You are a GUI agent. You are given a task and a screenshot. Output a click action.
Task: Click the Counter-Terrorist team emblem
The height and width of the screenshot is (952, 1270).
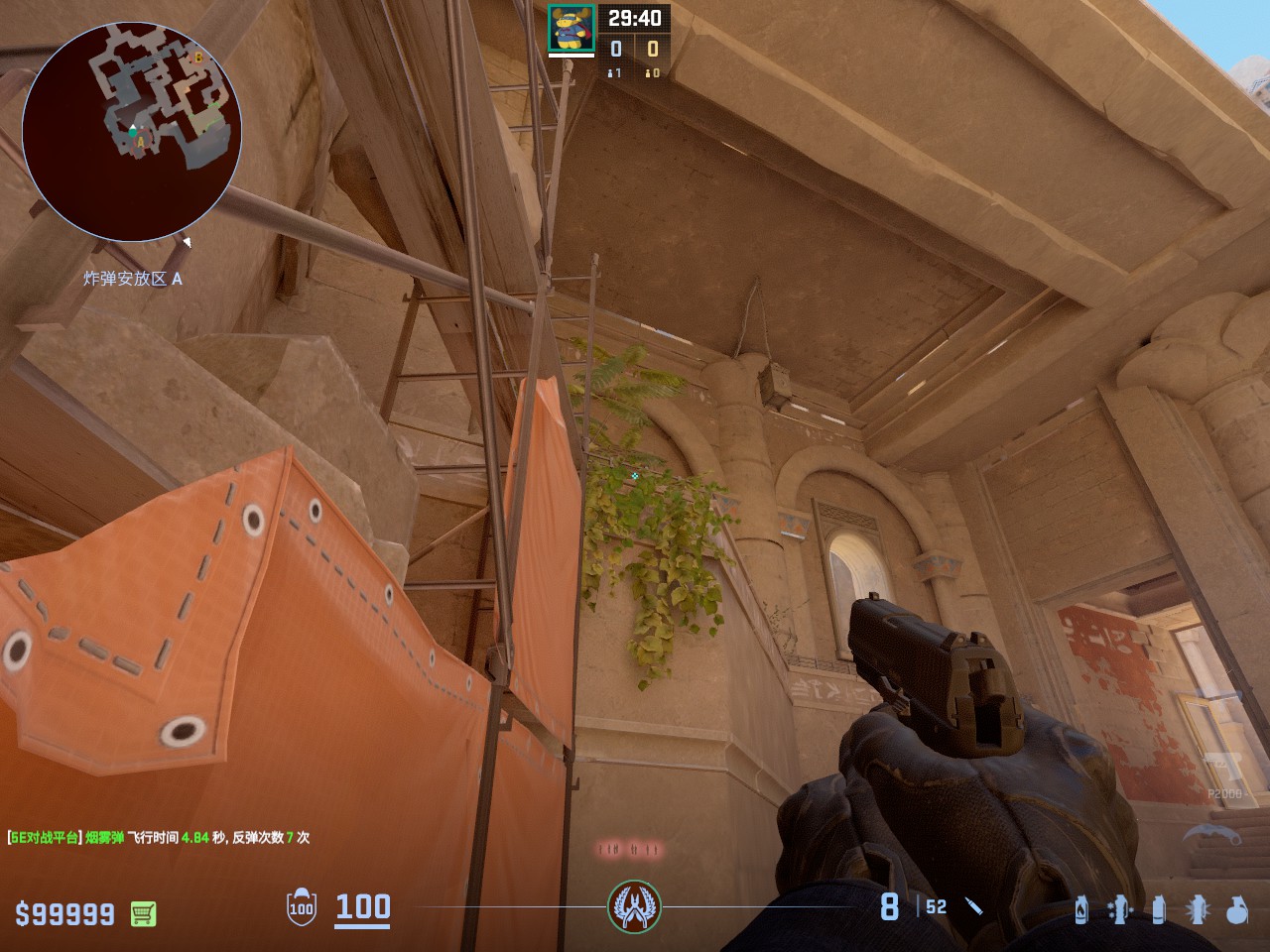coord(634,906)
